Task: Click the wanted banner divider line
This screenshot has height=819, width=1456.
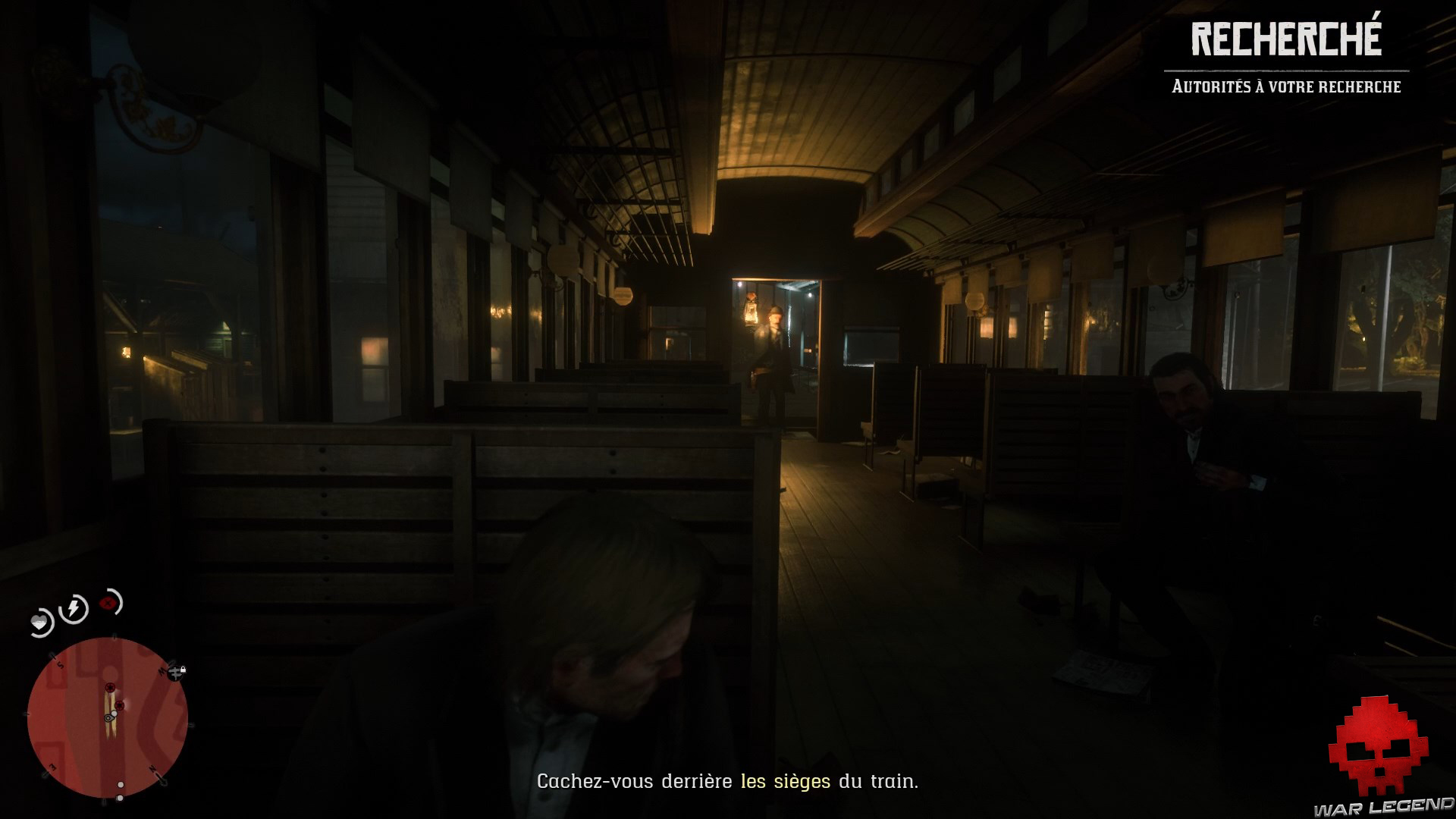Action: tap(1285, 70)
